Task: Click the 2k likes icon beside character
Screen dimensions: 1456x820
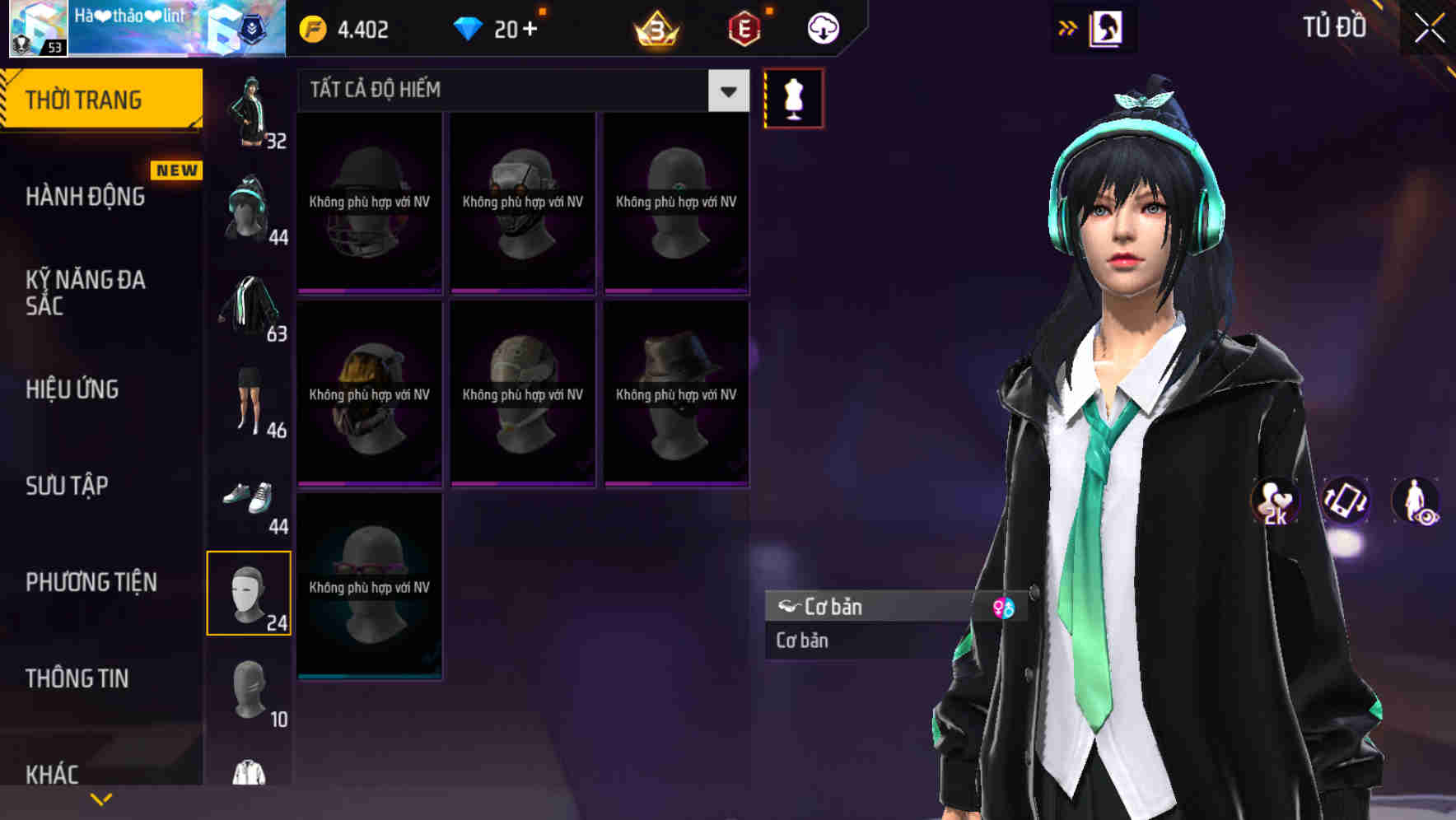Action: coord(1276,502)
